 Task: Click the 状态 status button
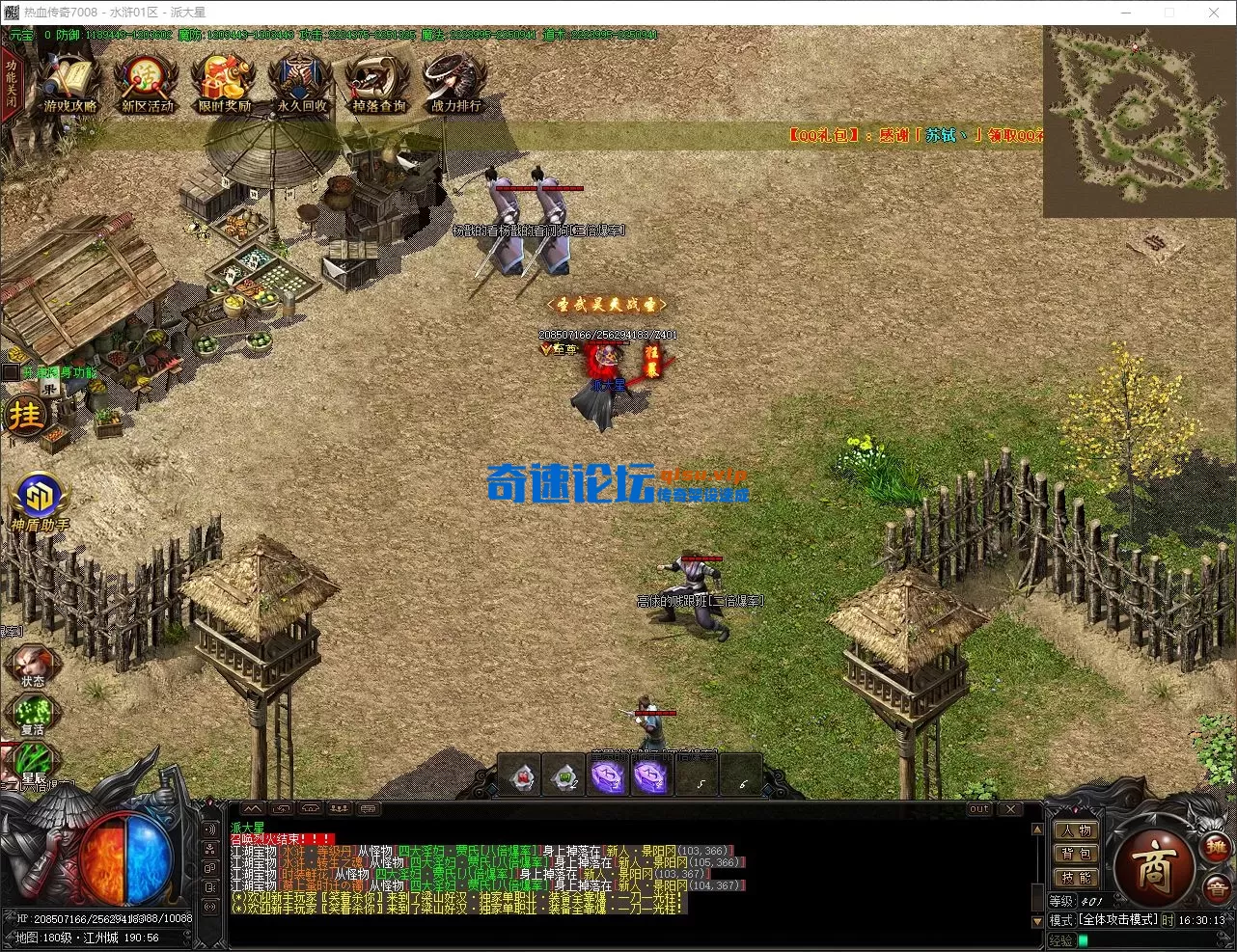pos(32,665)
